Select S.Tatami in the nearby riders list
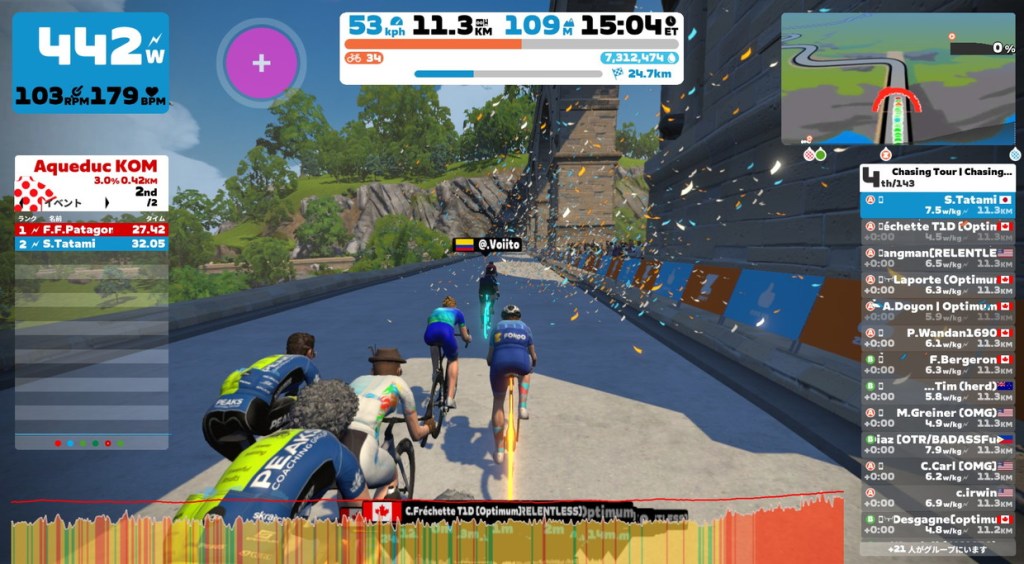 click(x=938, y=205)
